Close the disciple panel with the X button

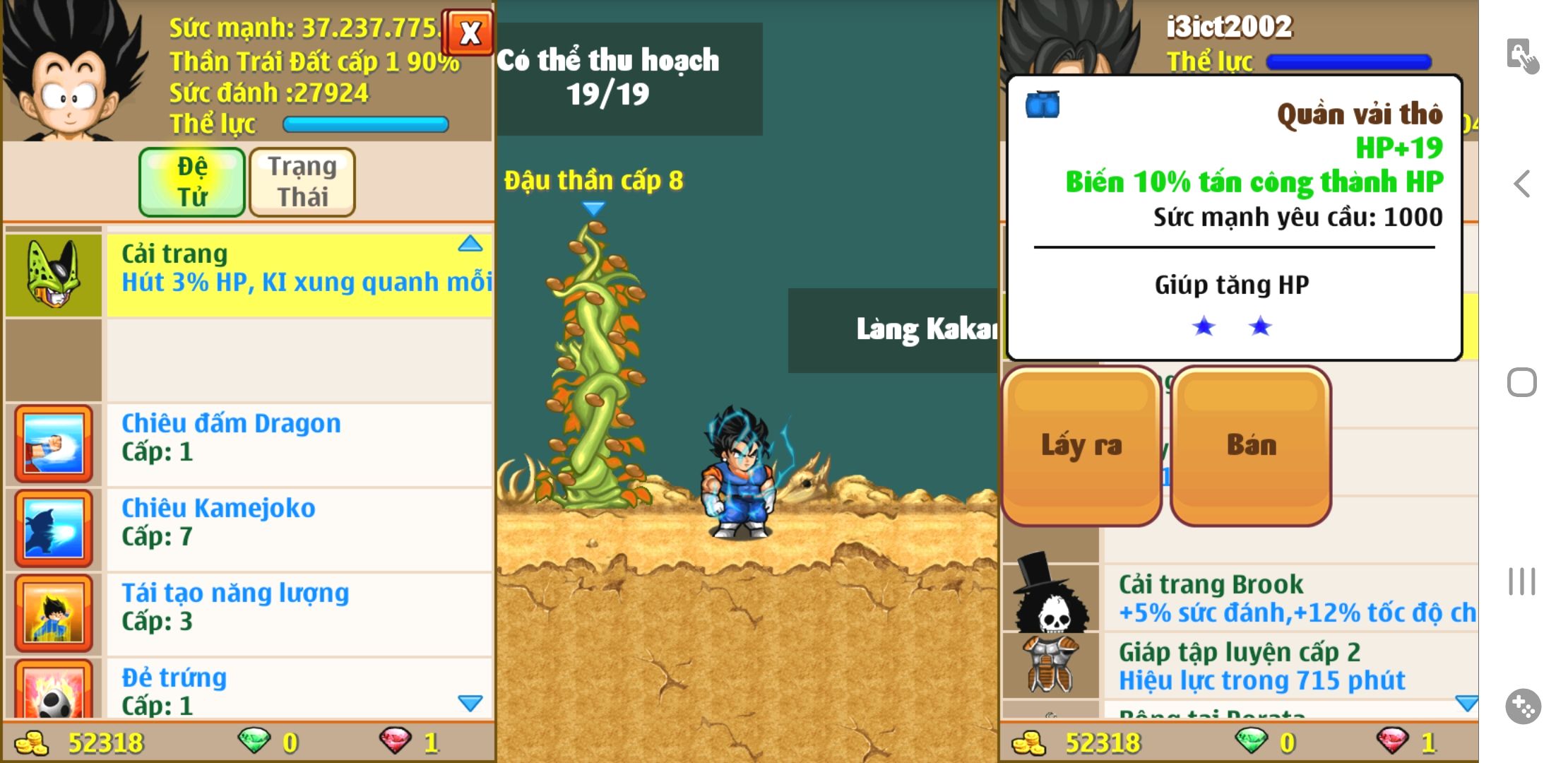[x=469, y=33]
